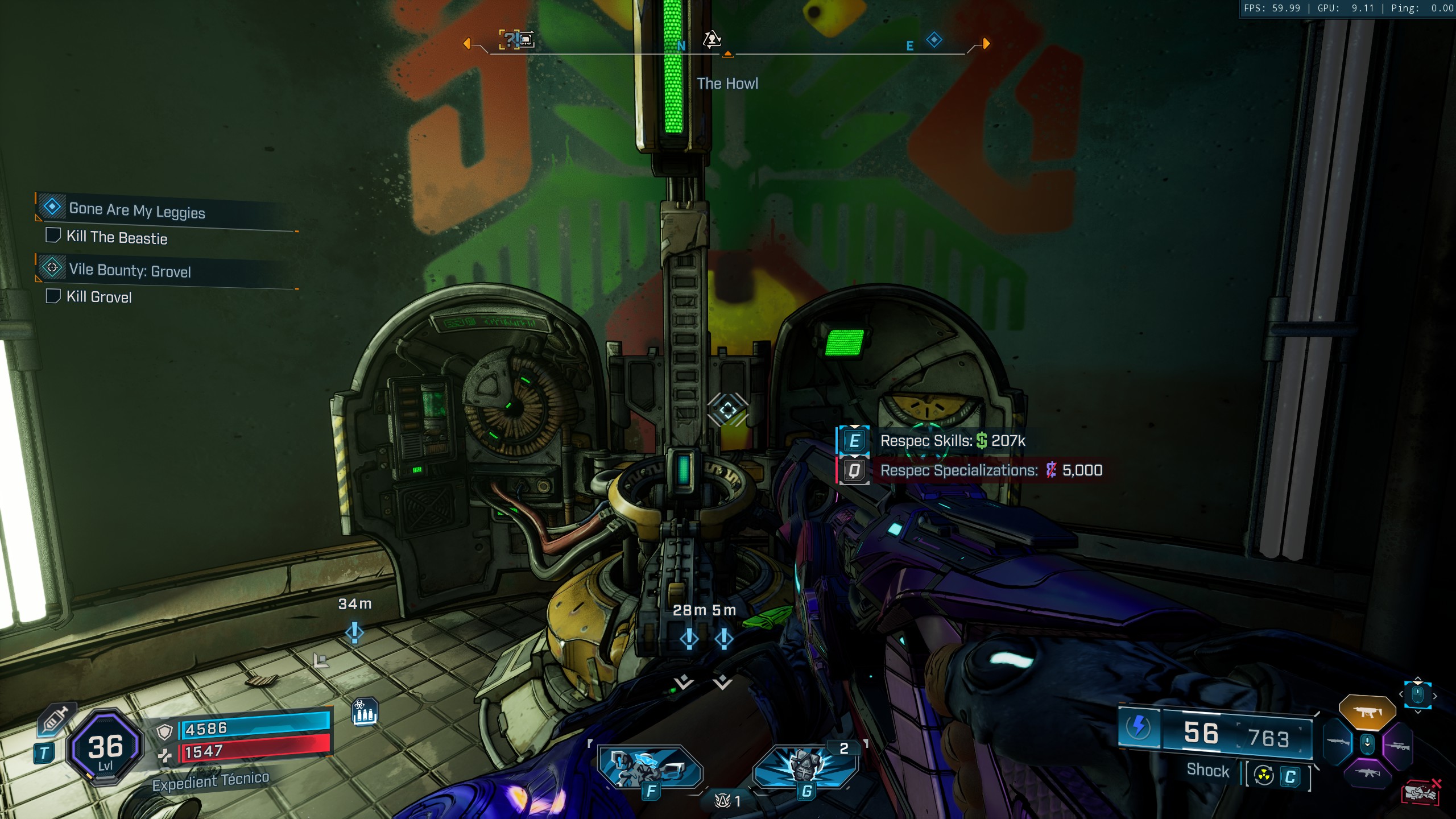Select the orange SMG weapon slot
Image resolution: width=1456 pixels, height=819 pixels.
click(1367, 712)
